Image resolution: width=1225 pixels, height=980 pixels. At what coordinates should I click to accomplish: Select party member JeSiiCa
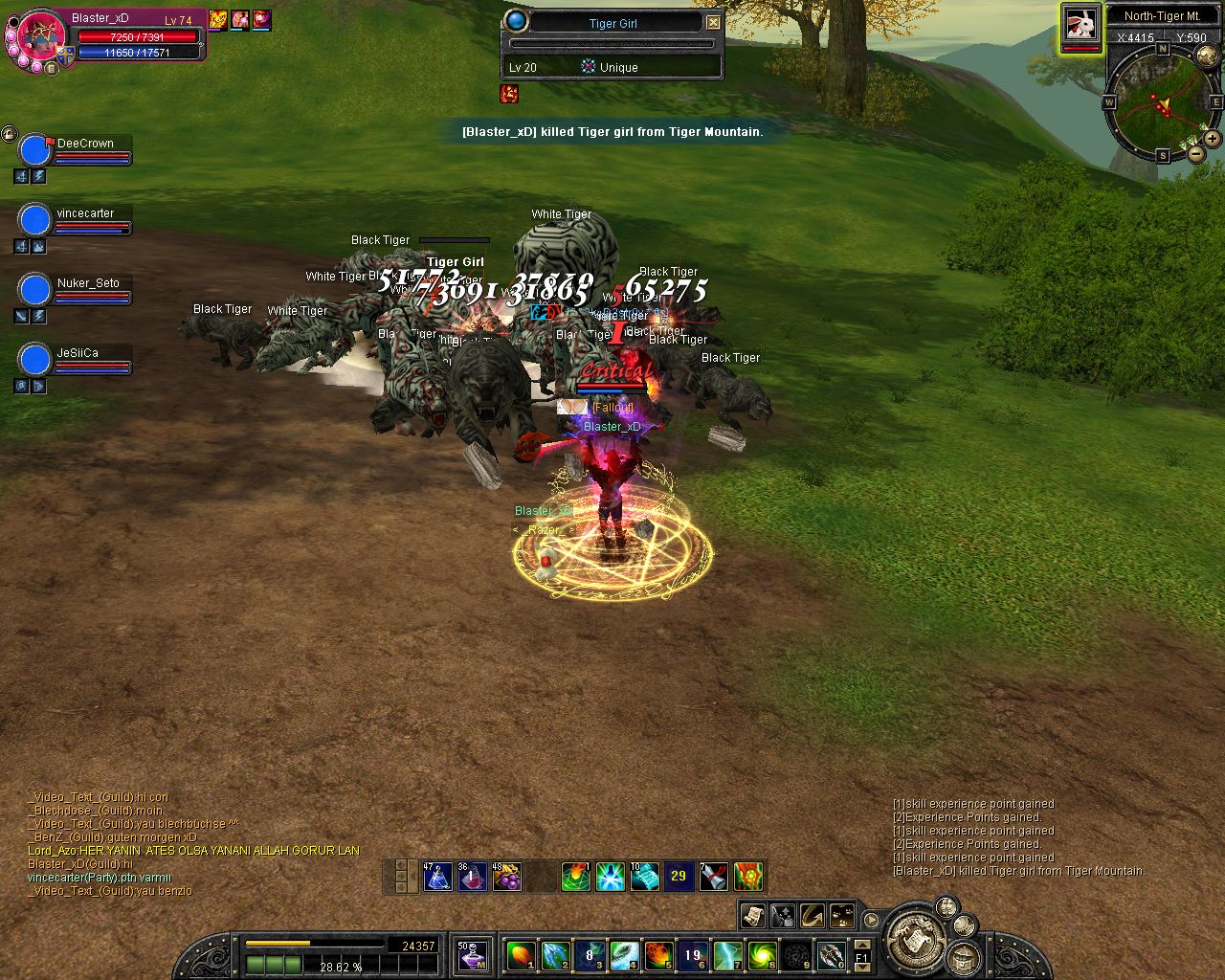(35, 360)
